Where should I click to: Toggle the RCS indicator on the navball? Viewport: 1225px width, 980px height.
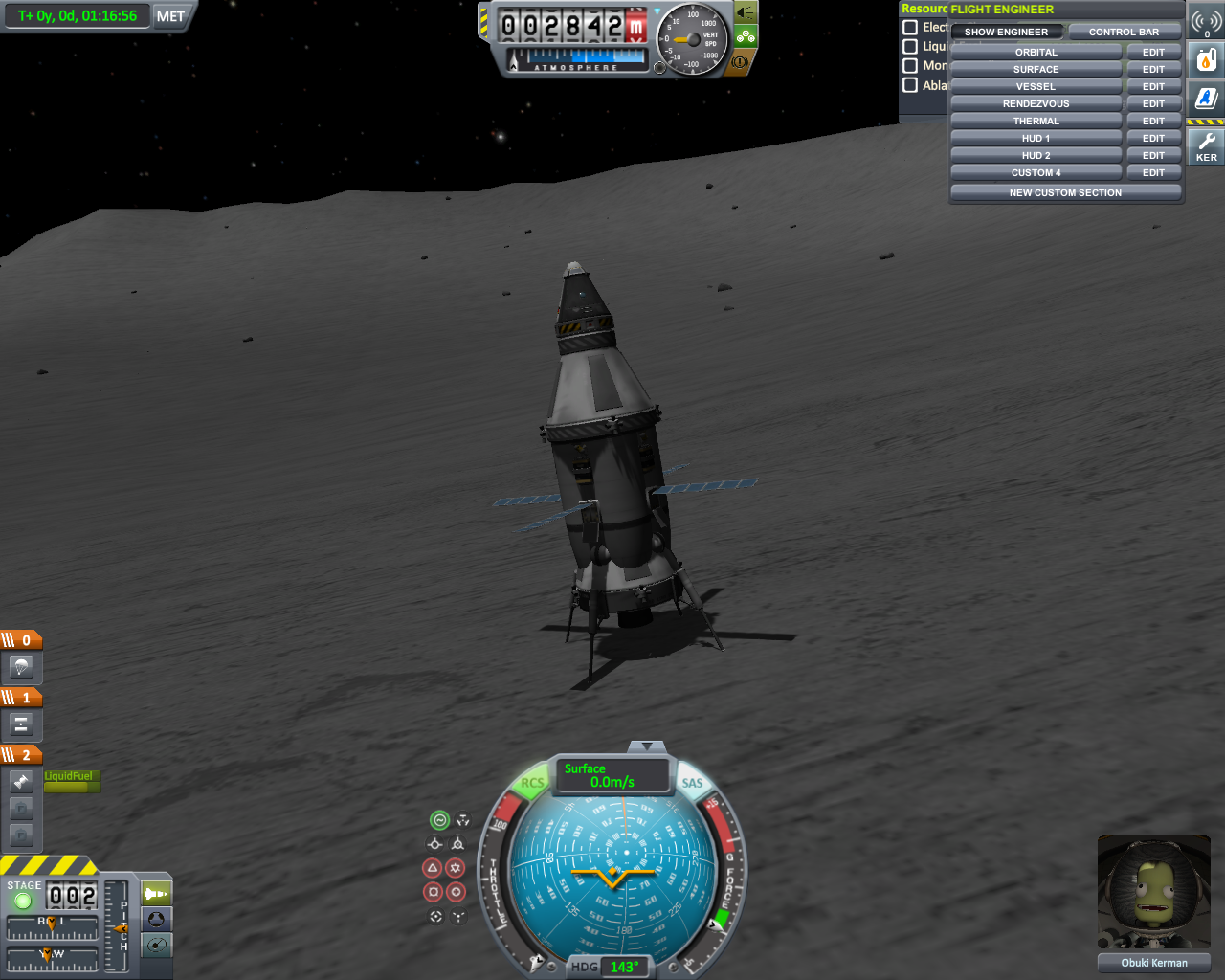532,783
